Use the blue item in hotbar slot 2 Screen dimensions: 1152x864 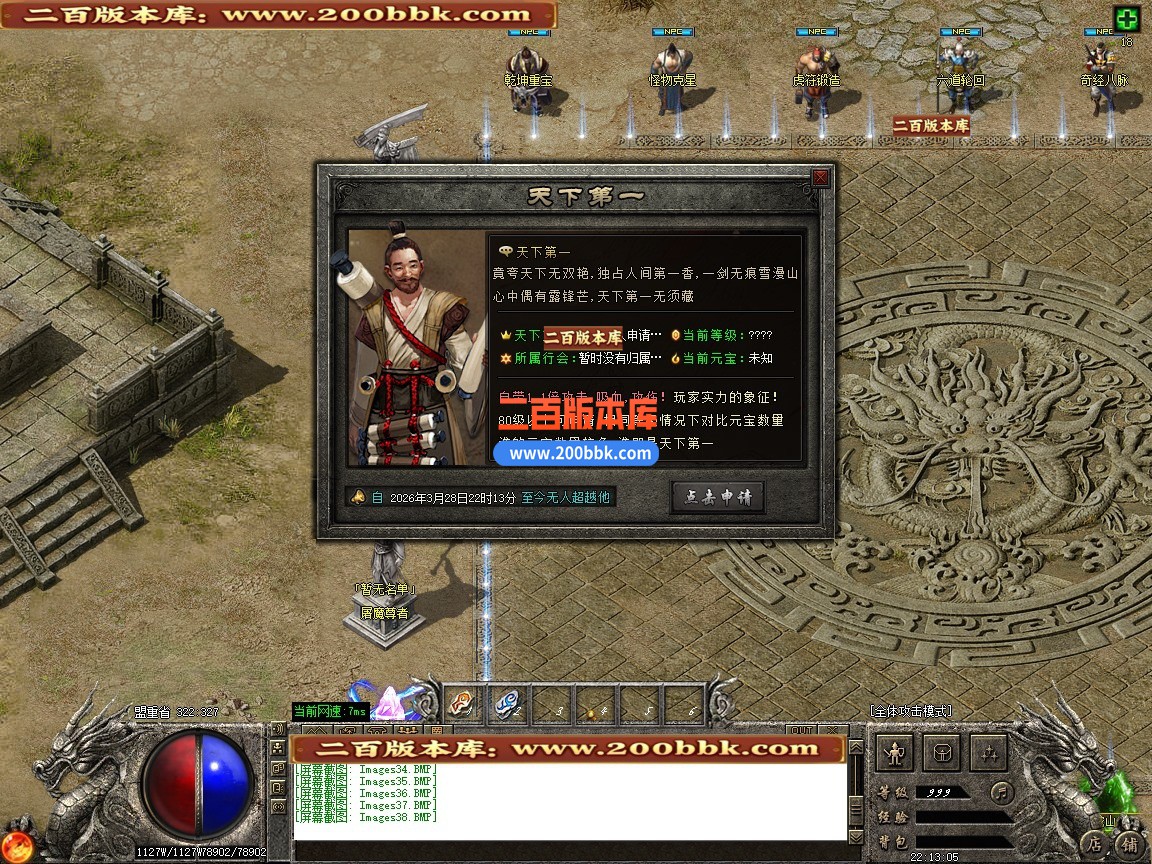point(505,704)
